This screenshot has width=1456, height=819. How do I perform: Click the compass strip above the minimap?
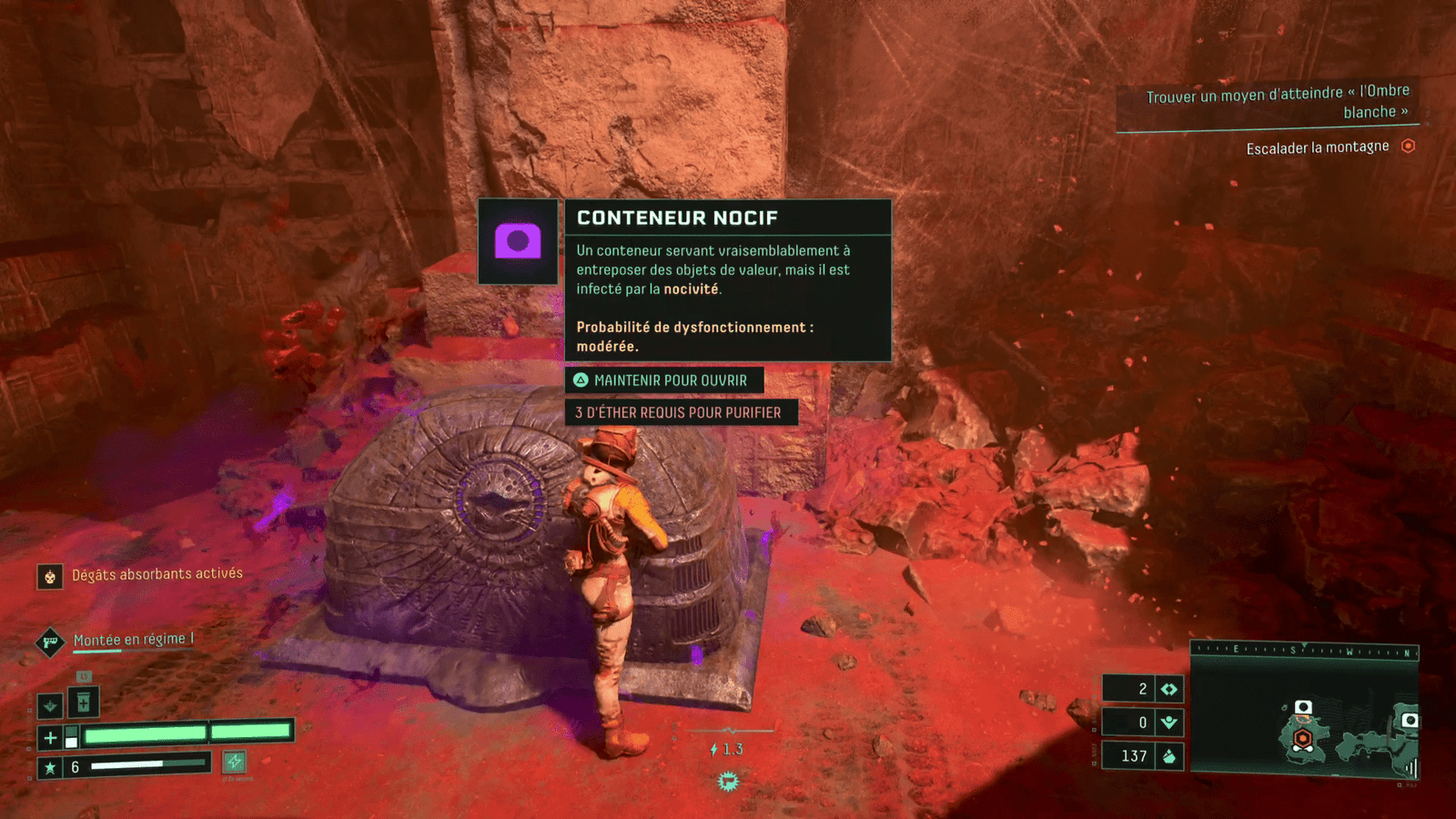[x=1305, y=650]
